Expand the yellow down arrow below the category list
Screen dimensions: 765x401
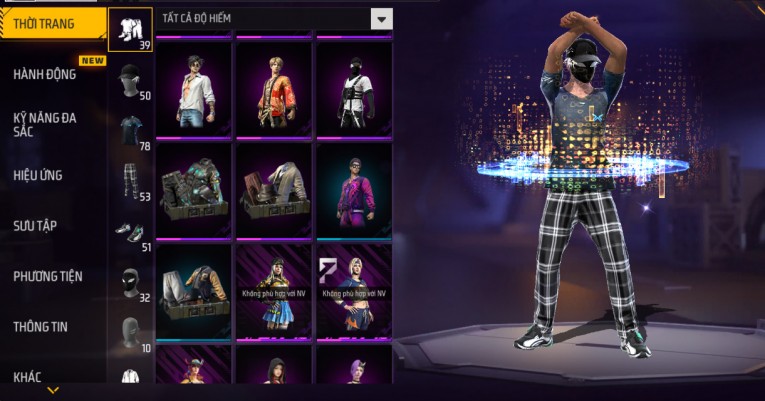coord(53,390)
